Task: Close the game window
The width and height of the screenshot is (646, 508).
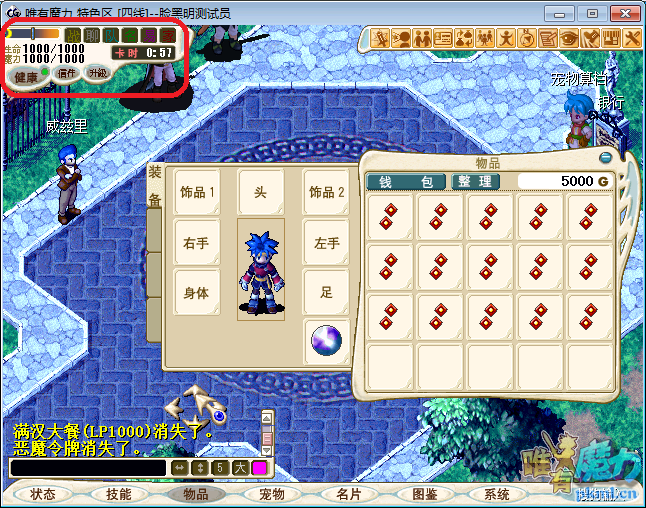Action: coord(624,13)
